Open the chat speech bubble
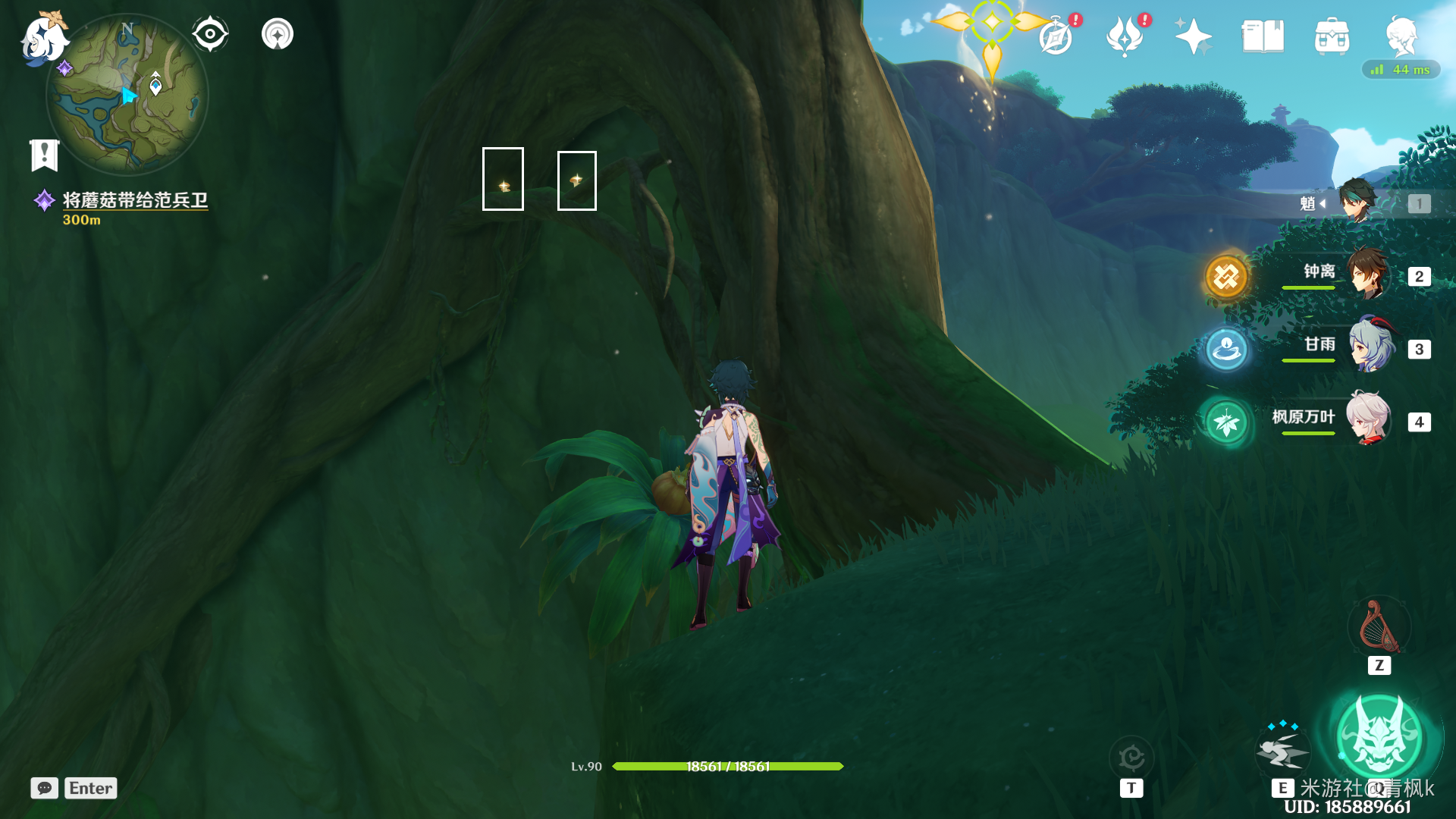 tap(44, 788)
